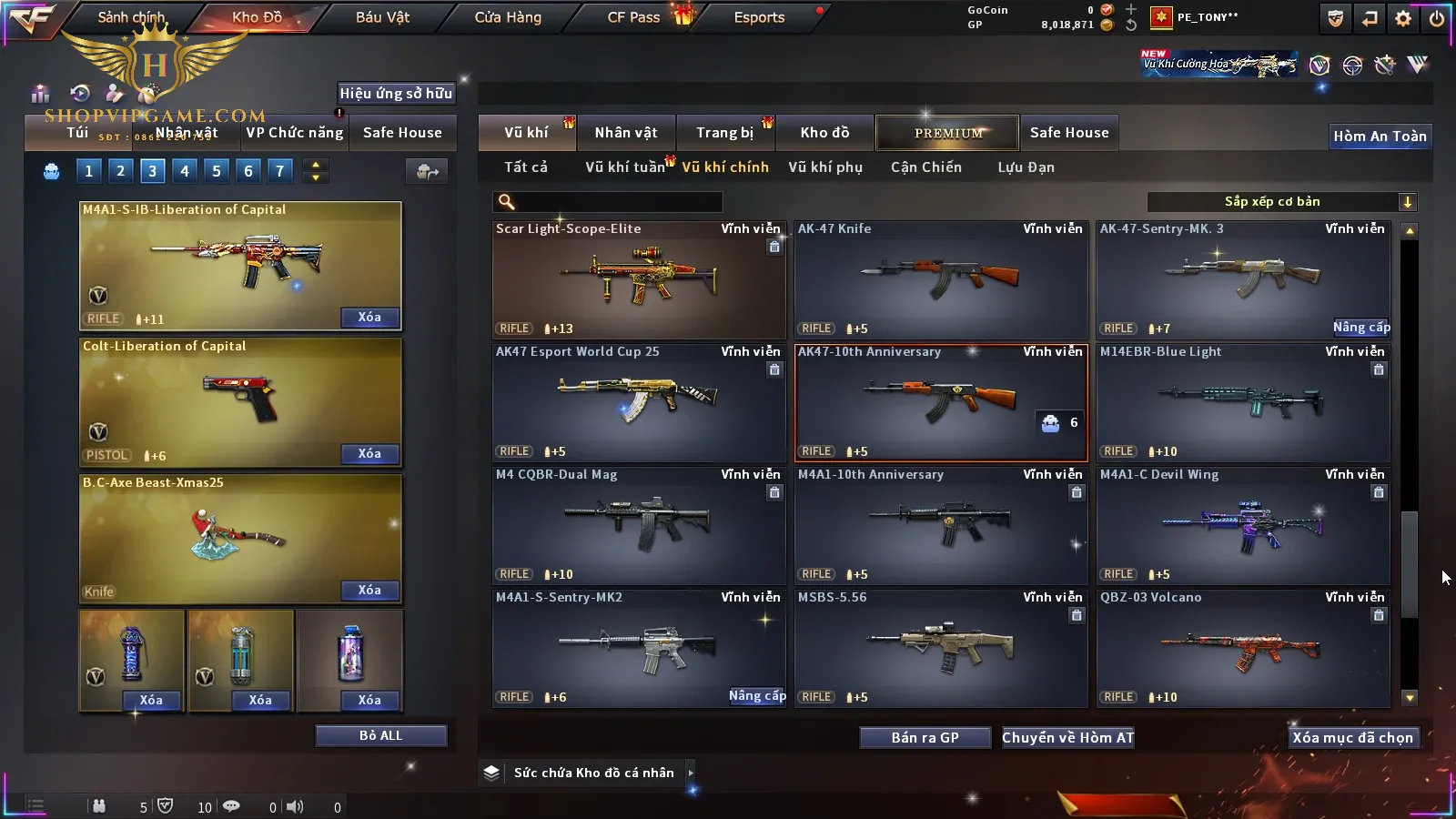Image resolution: width=1456 pixels, height=819 pixels.
Task: Remove the Colt-Liberation of Capital pistol
Action: [369, 454]
